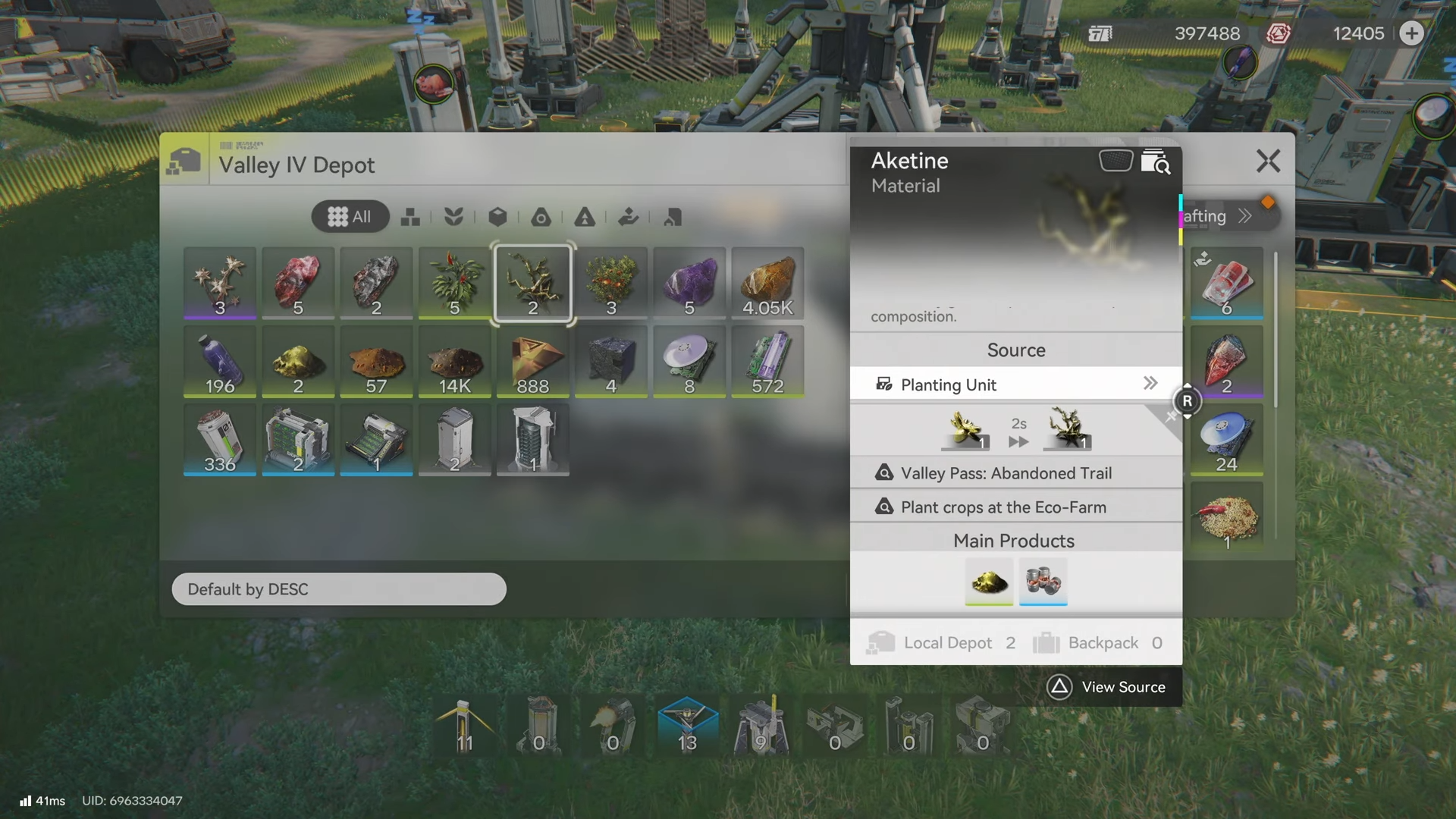This screenshot has width=1456, height=819.
Task: Select the canister stack of 336
Action: pos(220,440)
